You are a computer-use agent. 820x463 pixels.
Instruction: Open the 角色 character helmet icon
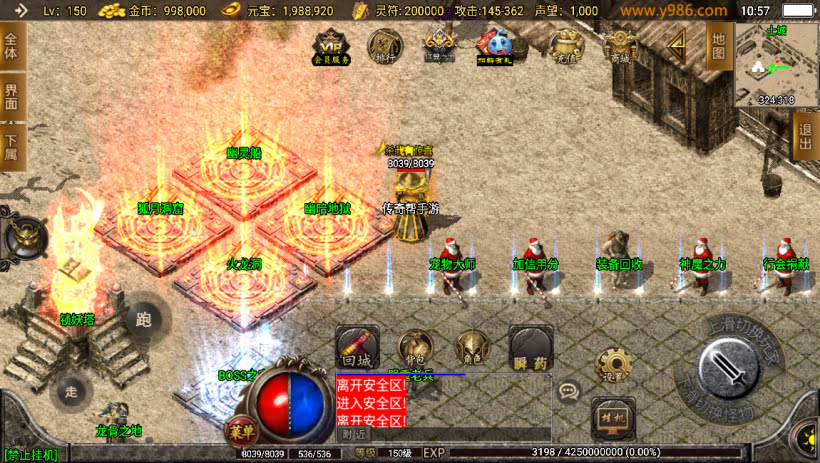(472, 347)
